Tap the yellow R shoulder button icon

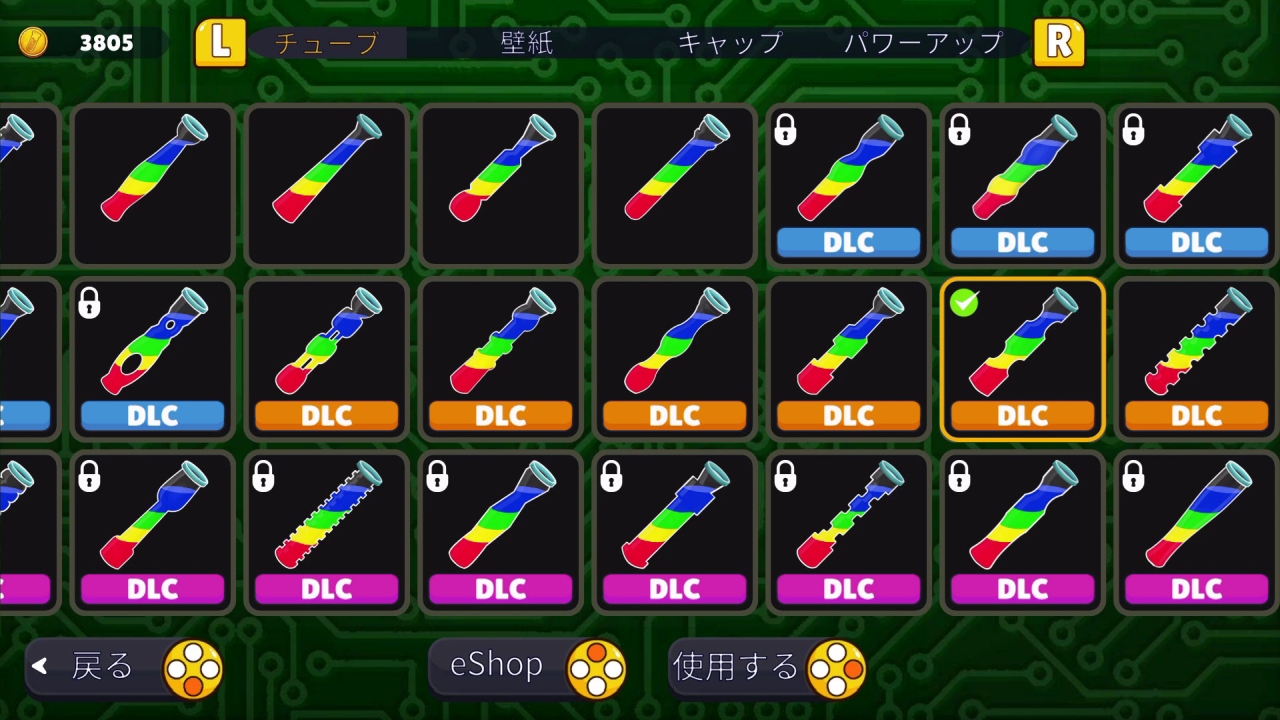coord(1060,43)
